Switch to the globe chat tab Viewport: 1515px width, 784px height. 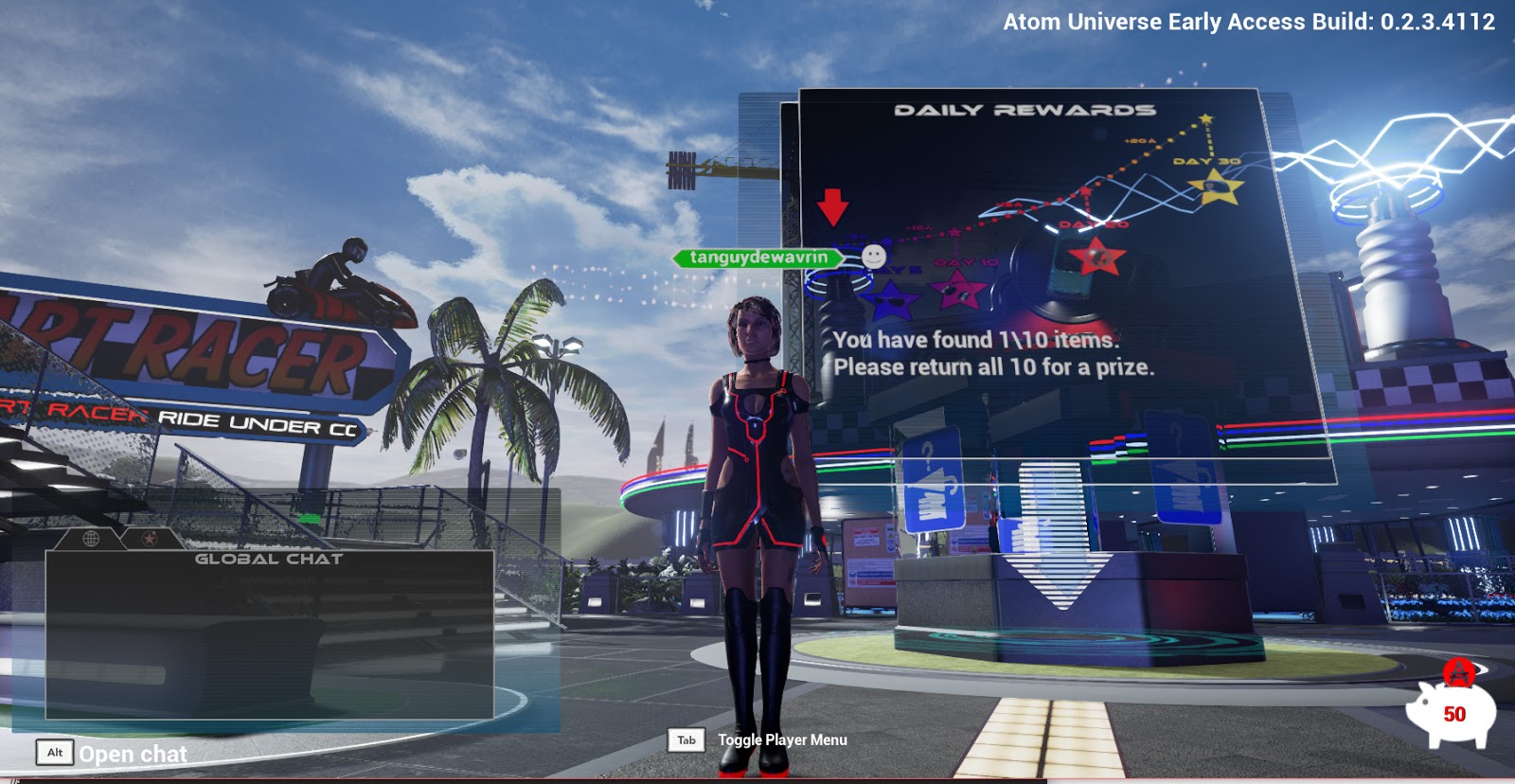click(91, 538)
